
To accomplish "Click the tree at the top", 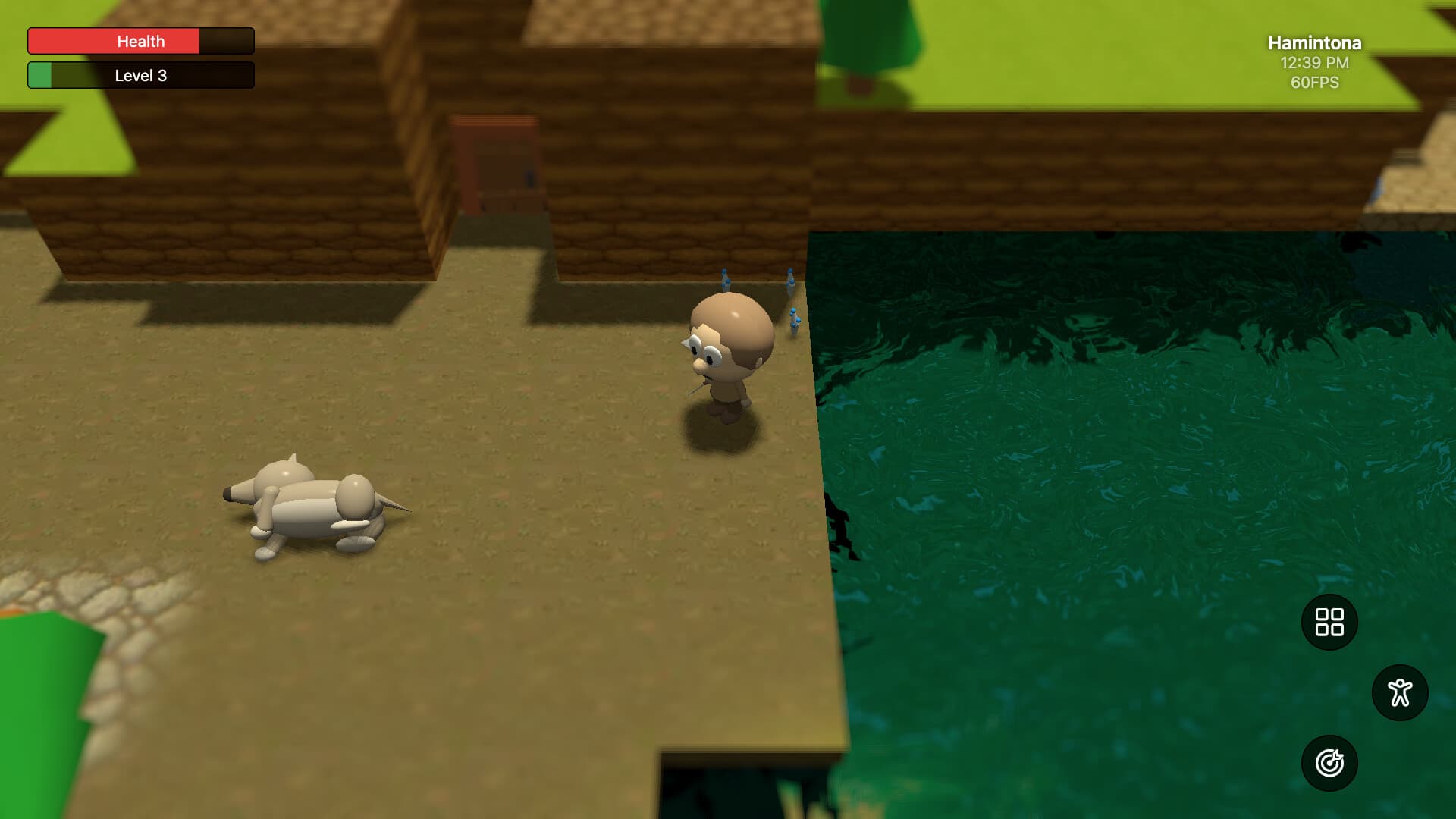I will point(864,38).
